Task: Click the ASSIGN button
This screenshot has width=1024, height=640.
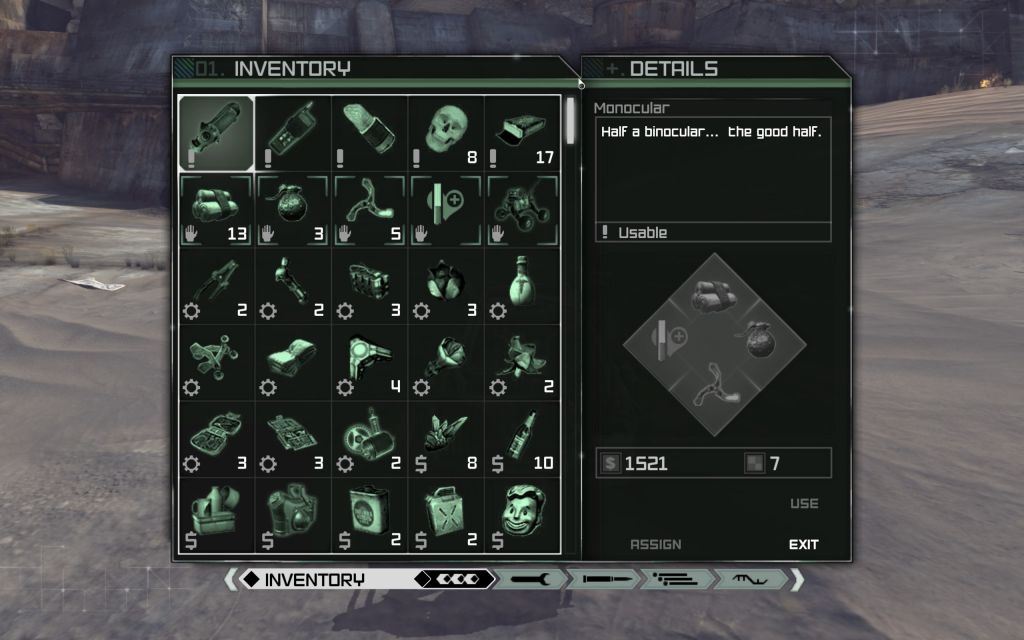Action: click(x=656, y=545)
